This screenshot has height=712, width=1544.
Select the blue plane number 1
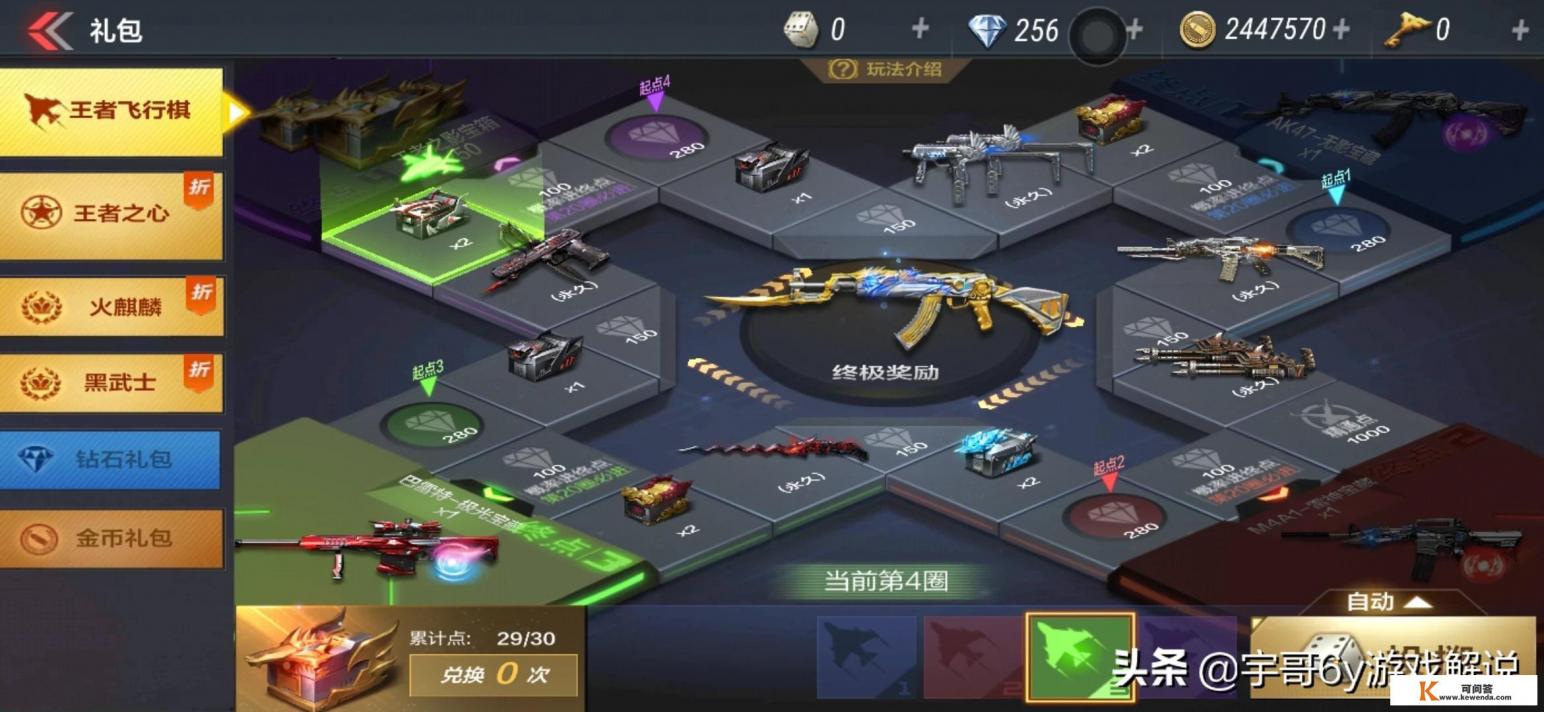[866, 655]
